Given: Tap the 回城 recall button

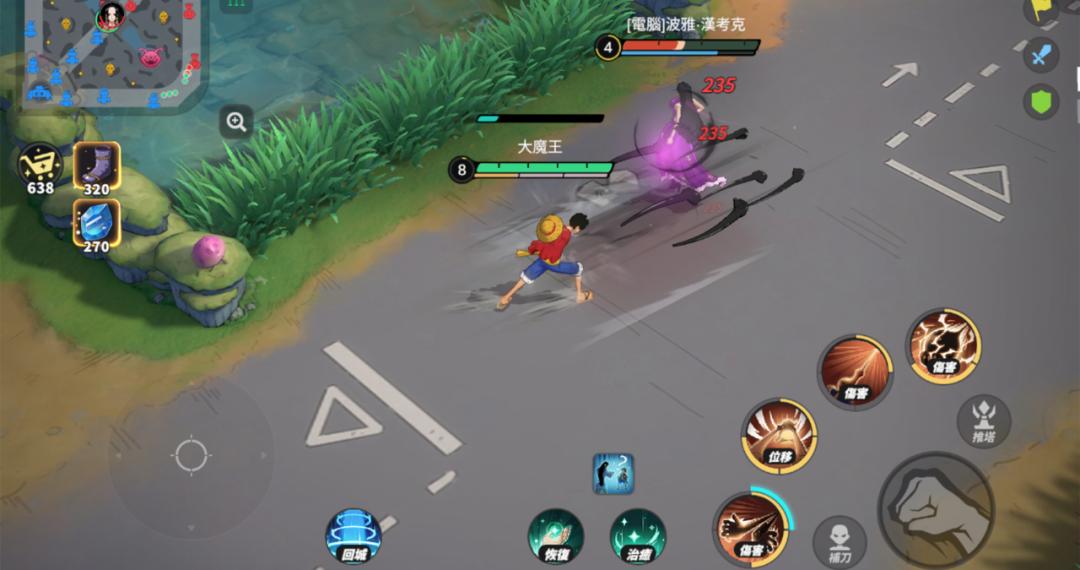Looking at the screenshot, I should (x=353, y=536).
